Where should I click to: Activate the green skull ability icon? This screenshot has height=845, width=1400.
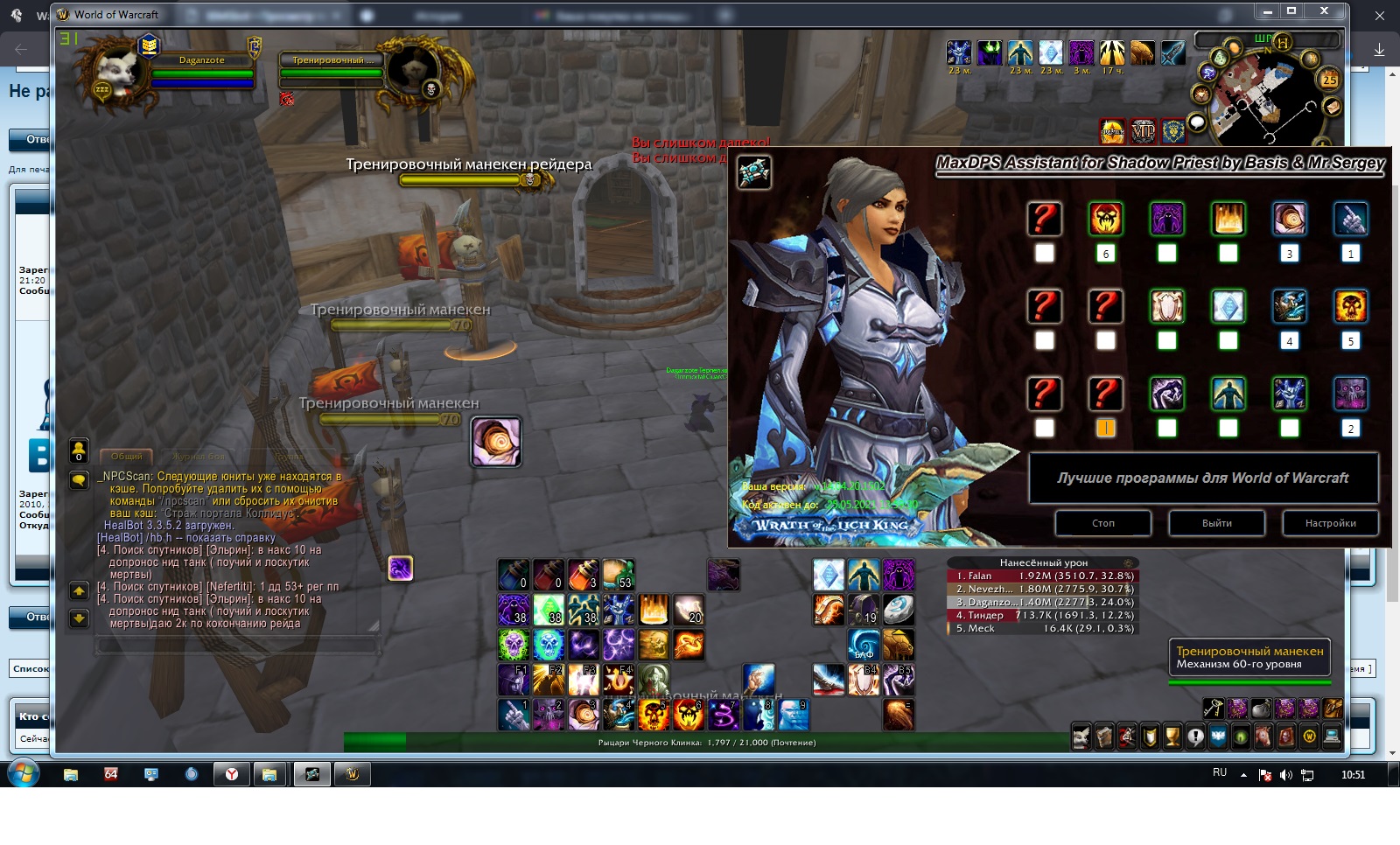[514, 645]
